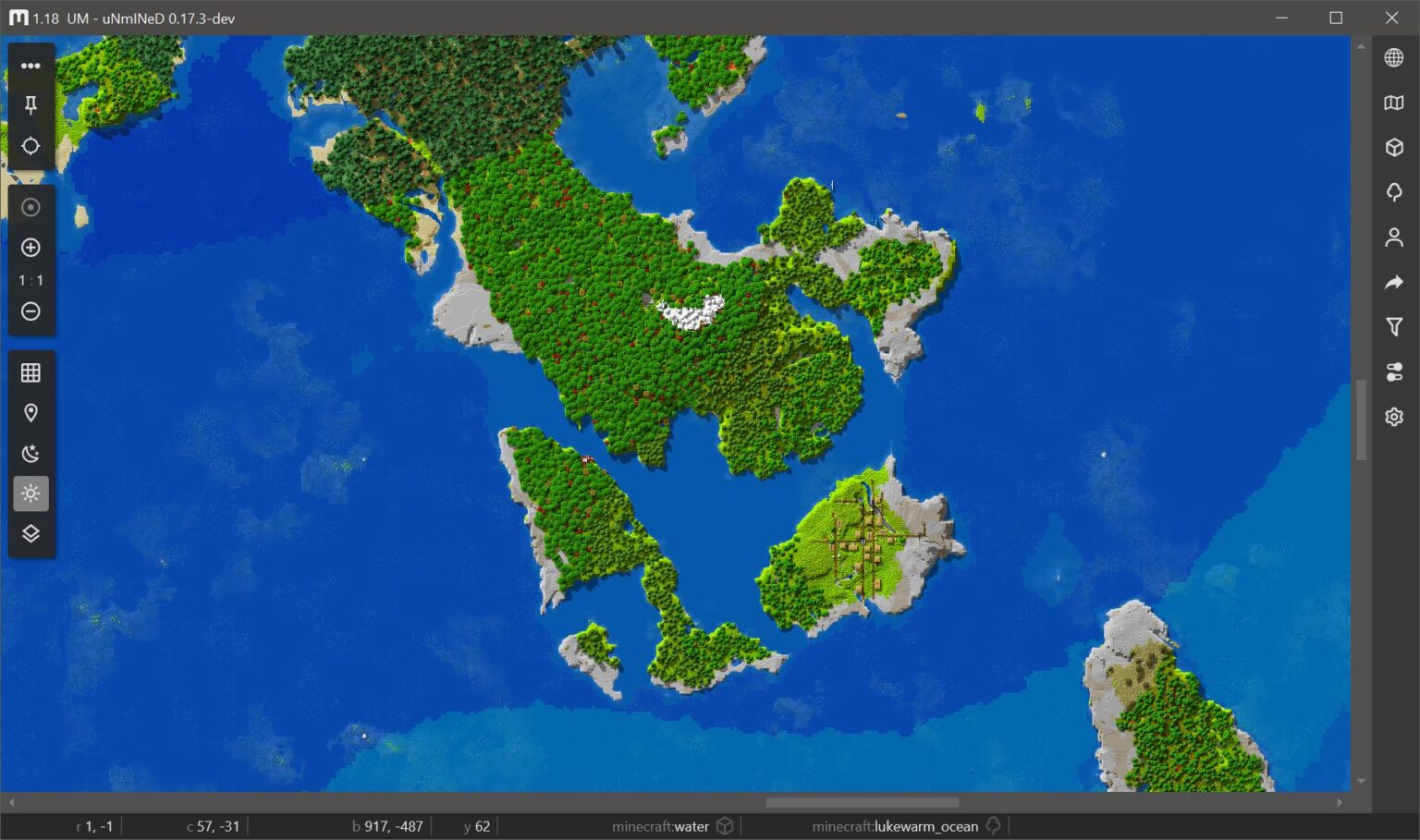Open the display toggles panel
Screen dimensions: 1420x840
(1393, 372)
